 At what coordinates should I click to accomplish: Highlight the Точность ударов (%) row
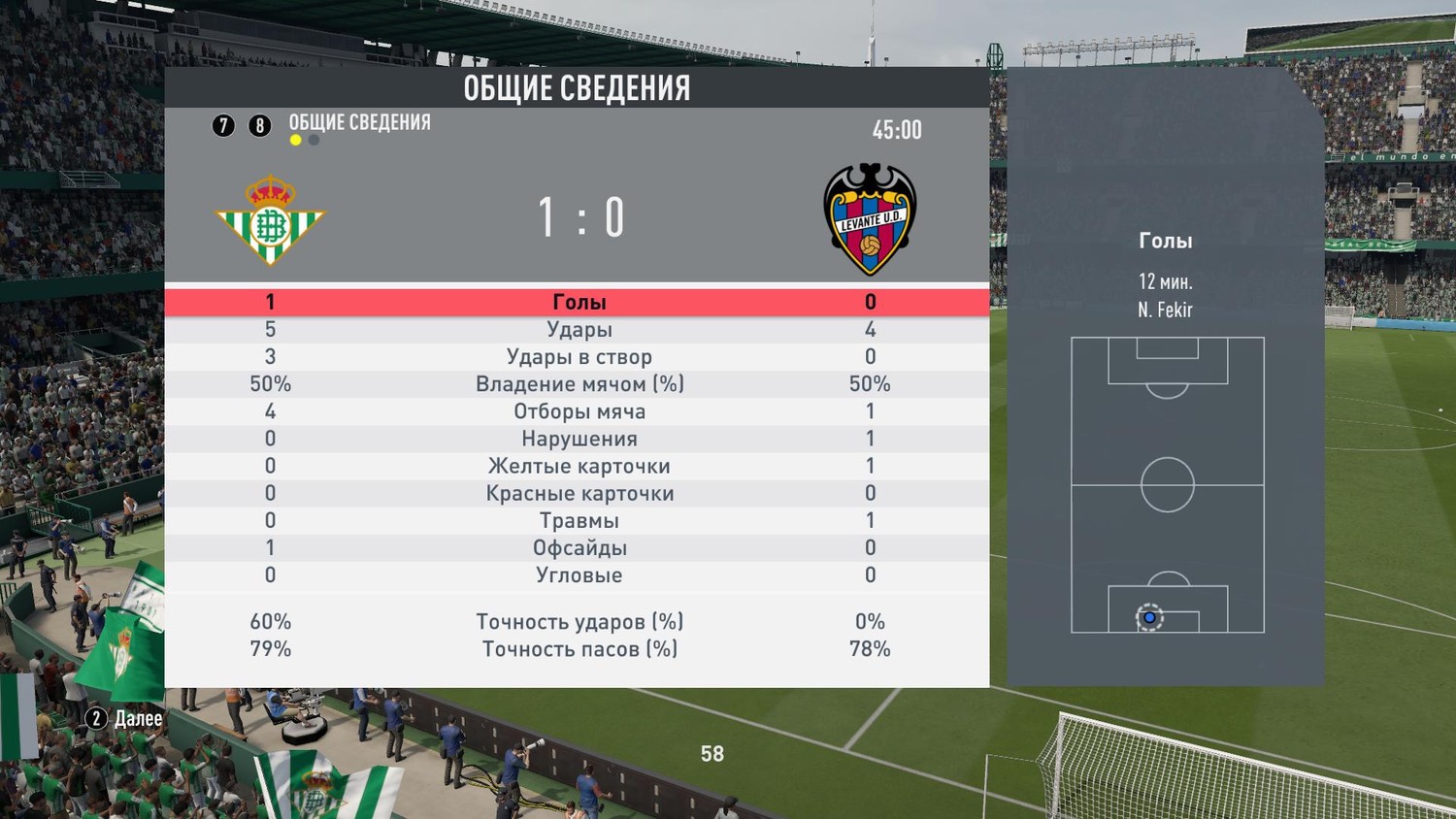(579, 621)
